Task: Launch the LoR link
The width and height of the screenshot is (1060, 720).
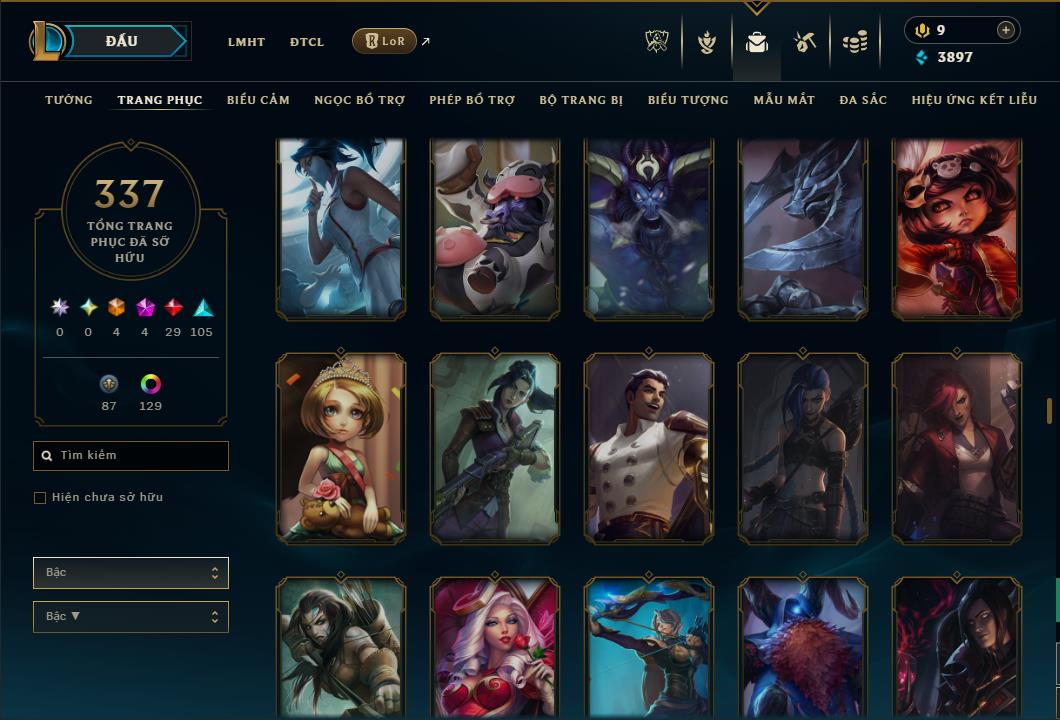Action: (385, 41)
